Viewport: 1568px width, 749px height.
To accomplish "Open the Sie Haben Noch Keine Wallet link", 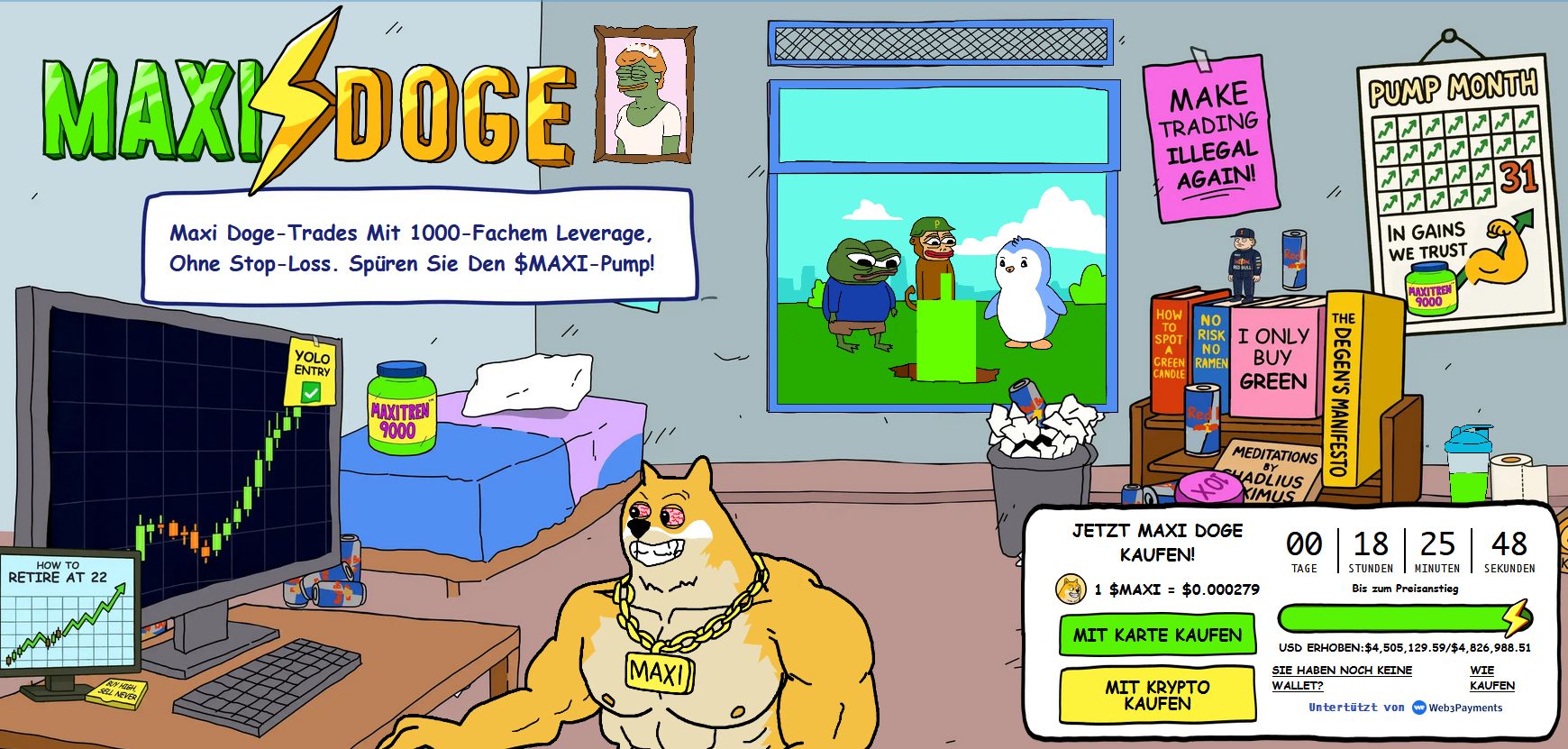I will pos(1341,678).
